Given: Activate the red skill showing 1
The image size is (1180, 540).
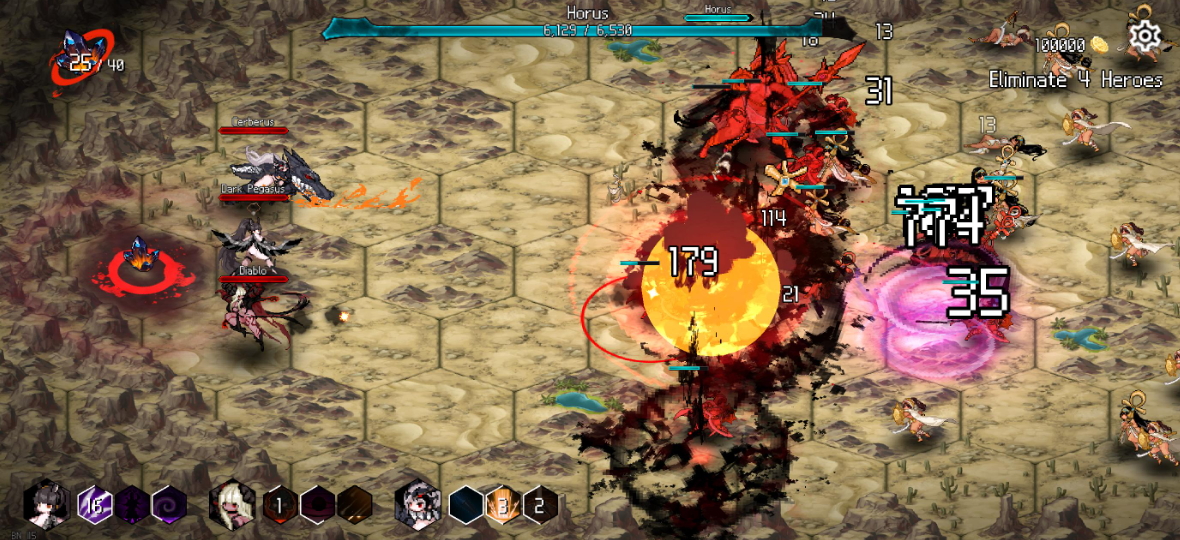Looking at the screenshot, I should point(281,505).
